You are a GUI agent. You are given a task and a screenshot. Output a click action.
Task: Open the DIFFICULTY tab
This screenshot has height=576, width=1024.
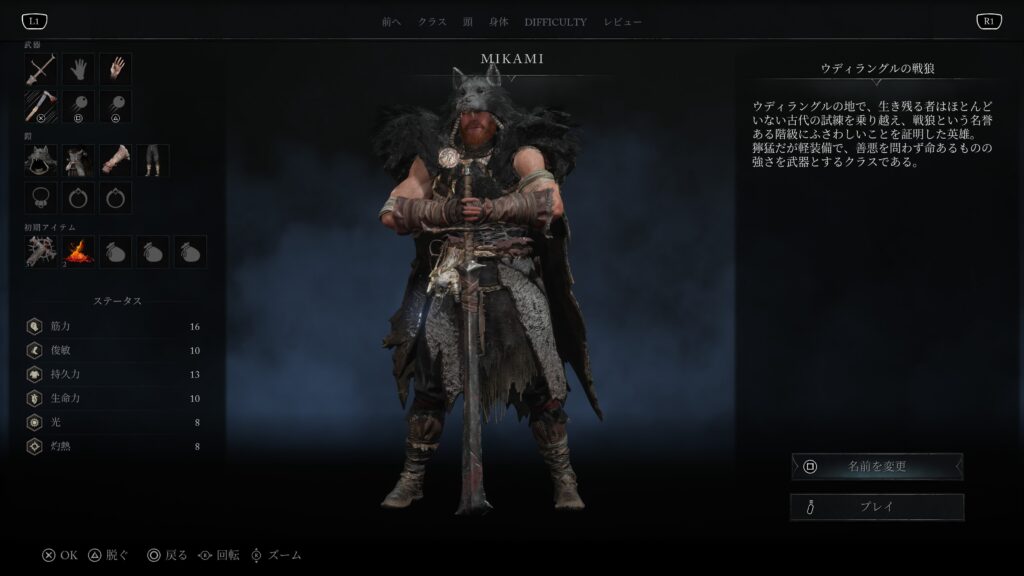556,22
